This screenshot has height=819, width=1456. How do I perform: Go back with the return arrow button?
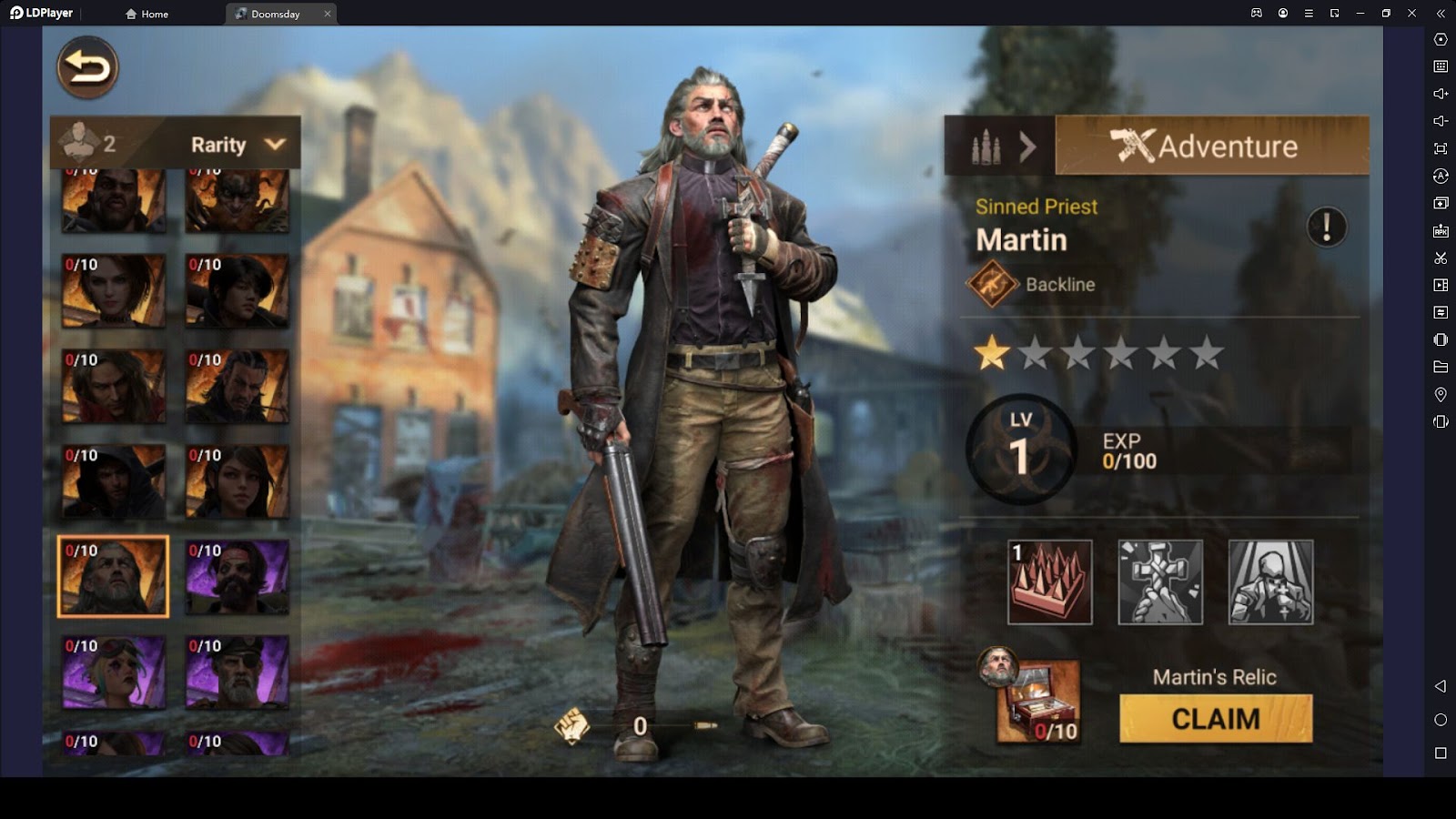point(87,67)
